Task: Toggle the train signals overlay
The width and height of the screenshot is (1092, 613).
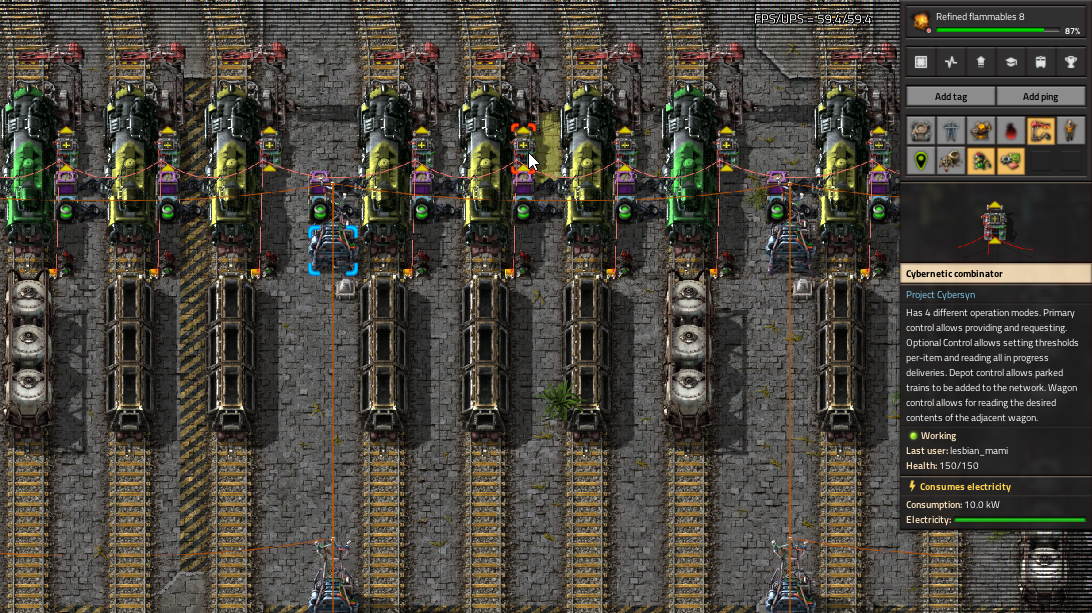Action: pyautogui.click(x=981, y=160)
